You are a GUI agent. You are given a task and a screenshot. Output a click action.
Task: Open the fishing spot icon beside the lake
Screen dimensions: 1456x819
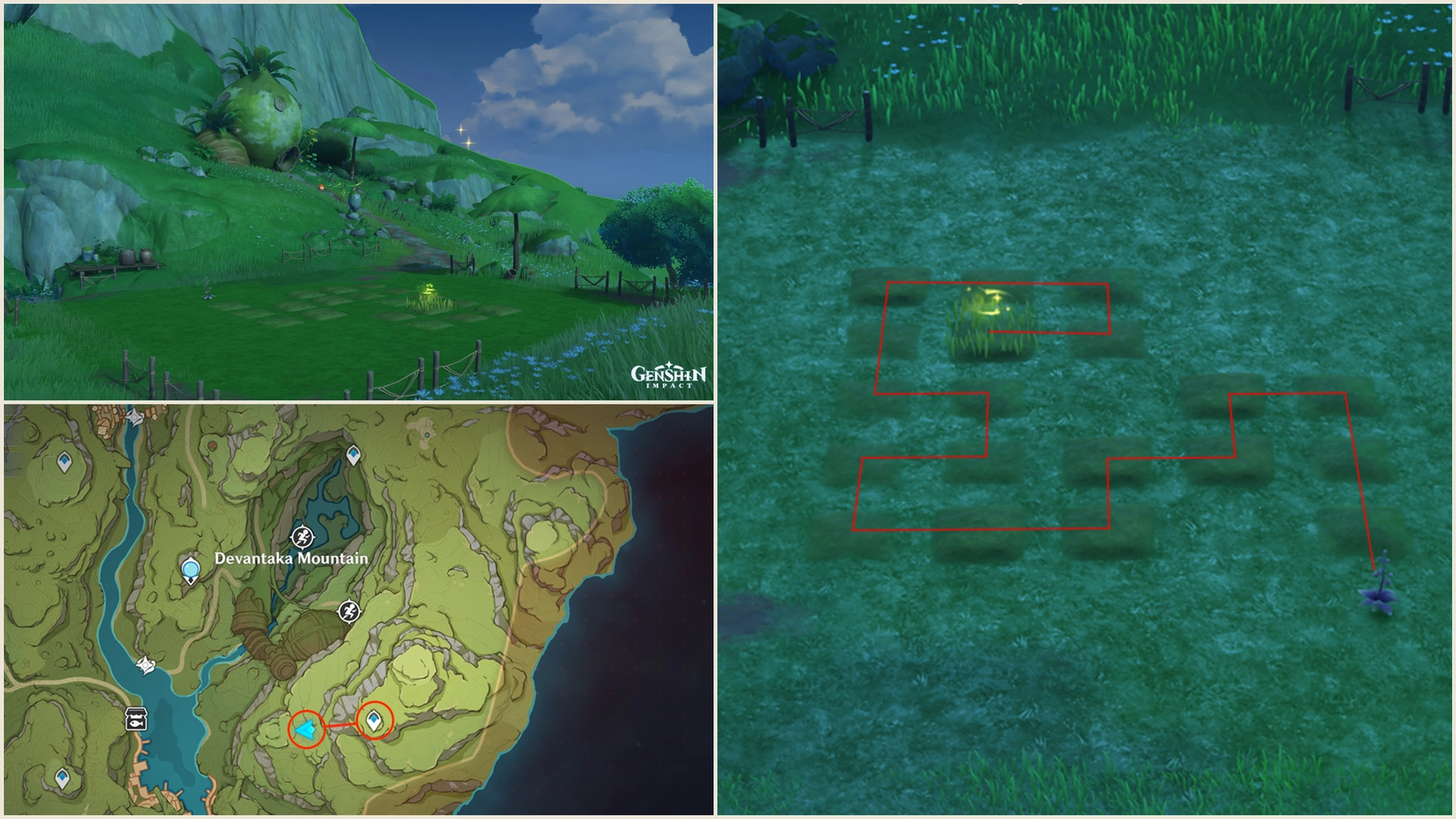pos(138,720)
